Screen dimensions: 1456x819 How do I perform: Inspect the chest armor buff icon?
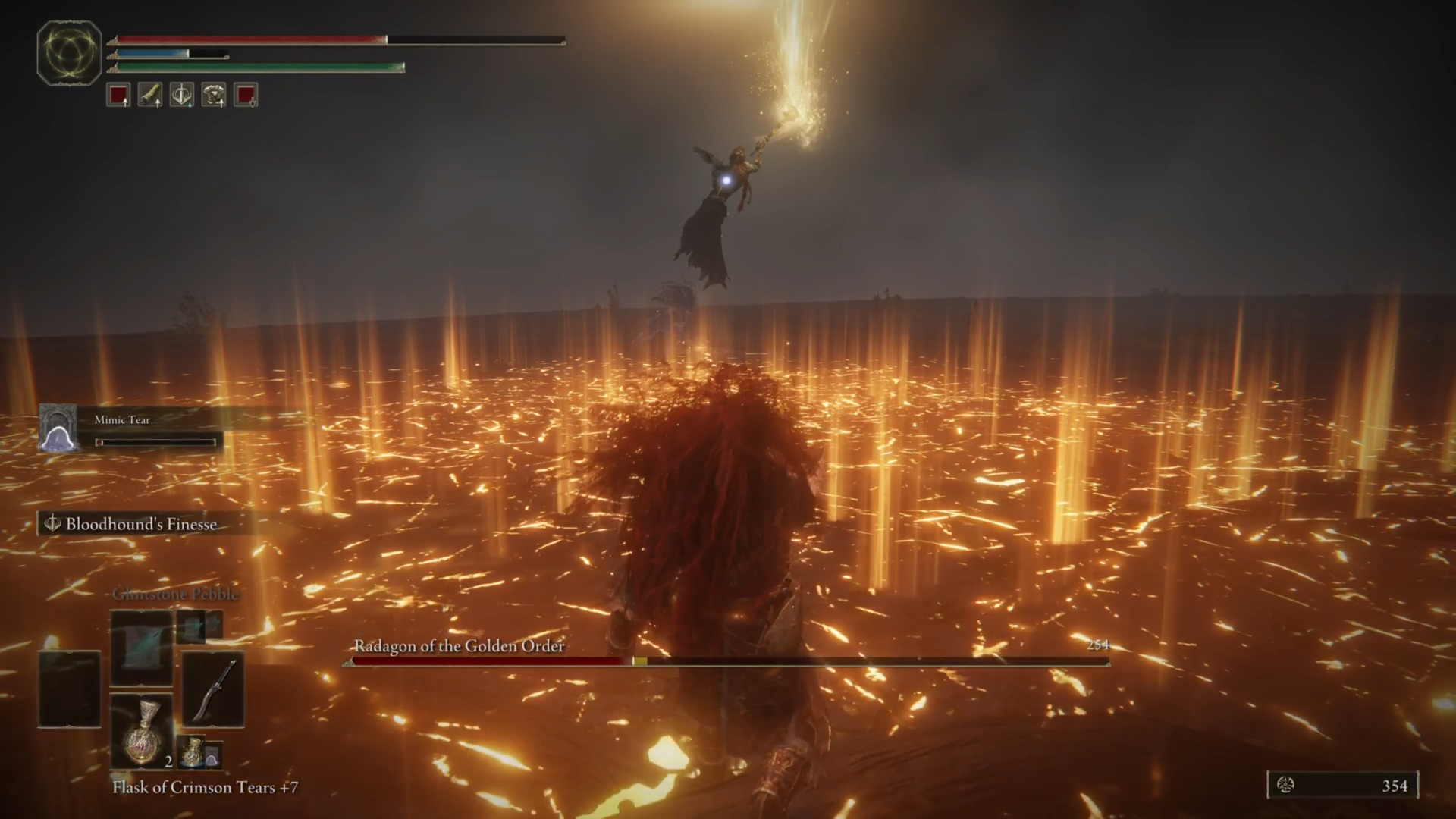[214, 96]
